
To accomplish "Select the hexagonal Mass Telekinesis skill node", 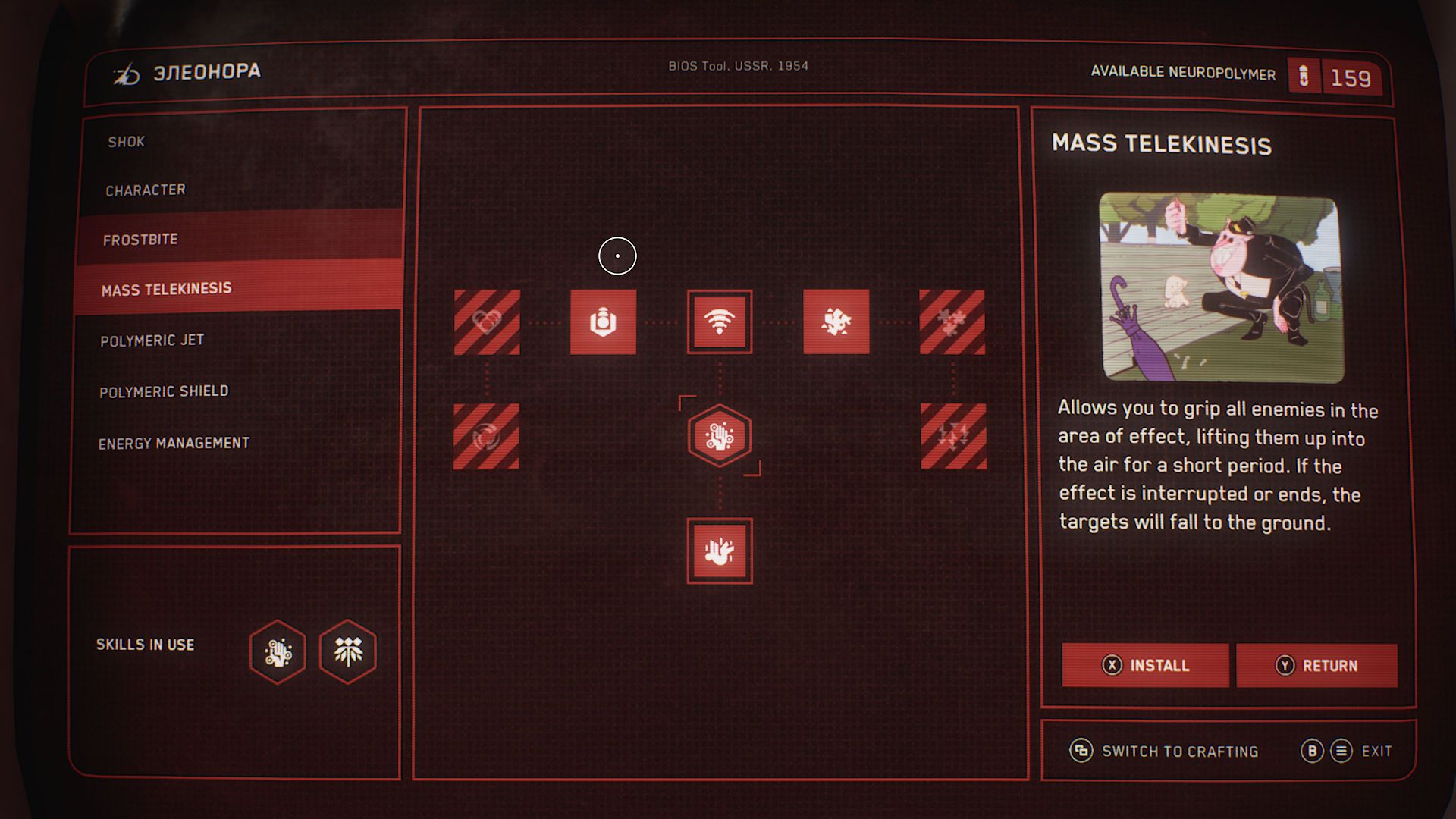I will pyautogui.click(x=719, y=436).
